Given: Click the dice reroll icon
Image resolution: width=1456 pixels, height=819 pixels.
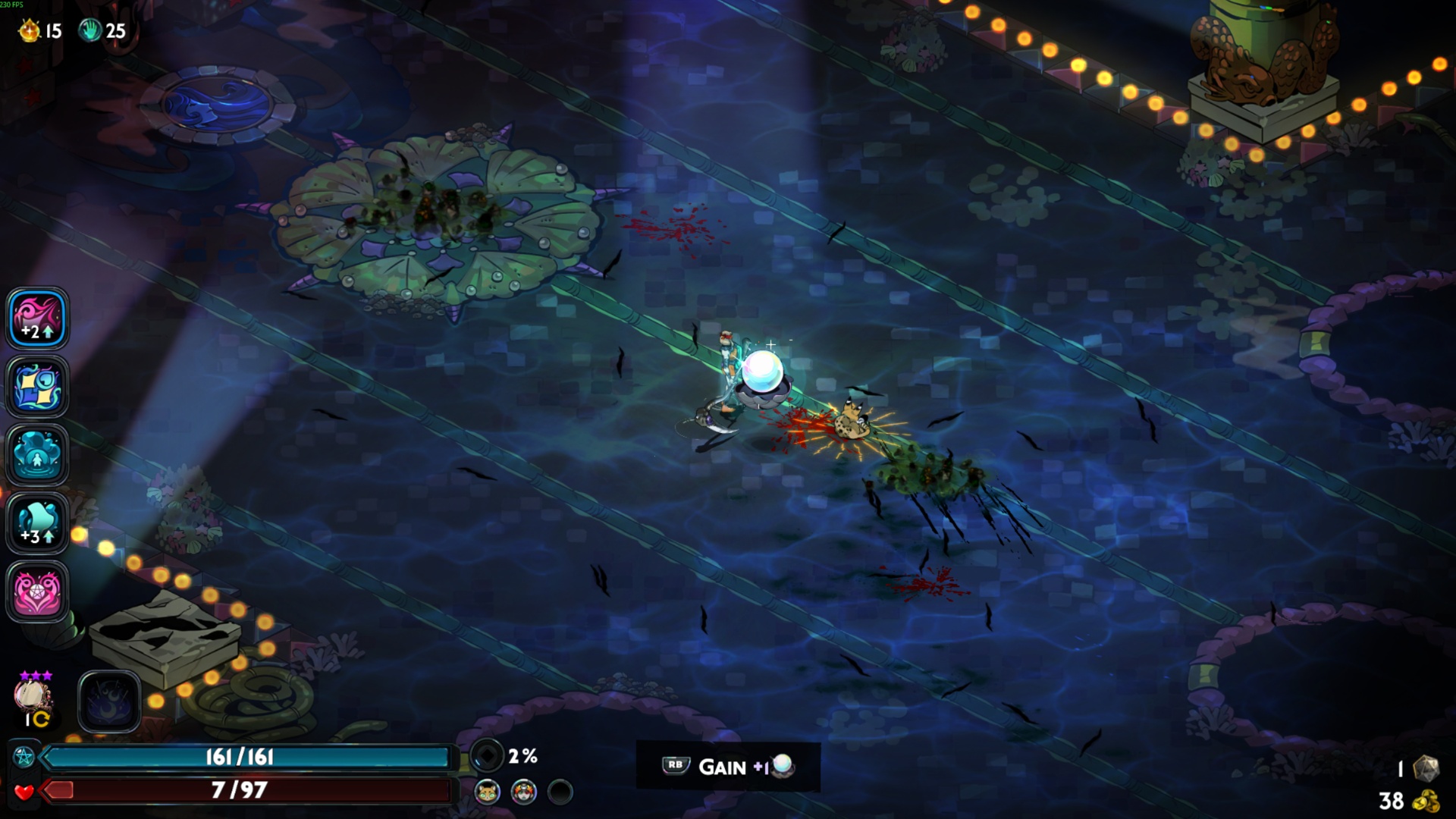Looking at the screenshot, I should 1426,768.
